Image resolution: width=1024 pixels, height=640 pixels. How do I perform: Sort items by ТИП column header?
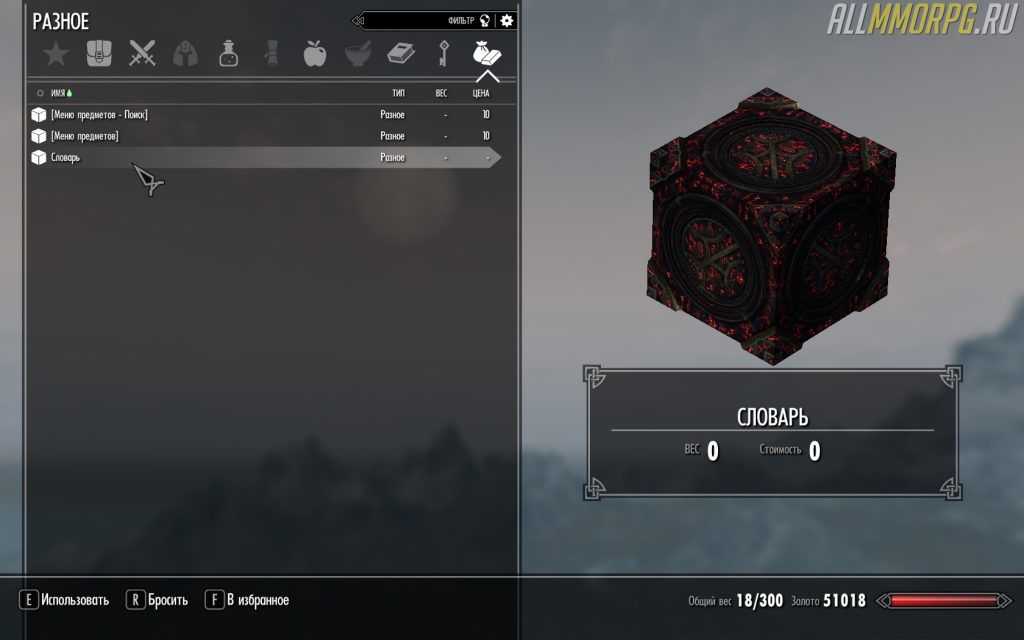398,92
